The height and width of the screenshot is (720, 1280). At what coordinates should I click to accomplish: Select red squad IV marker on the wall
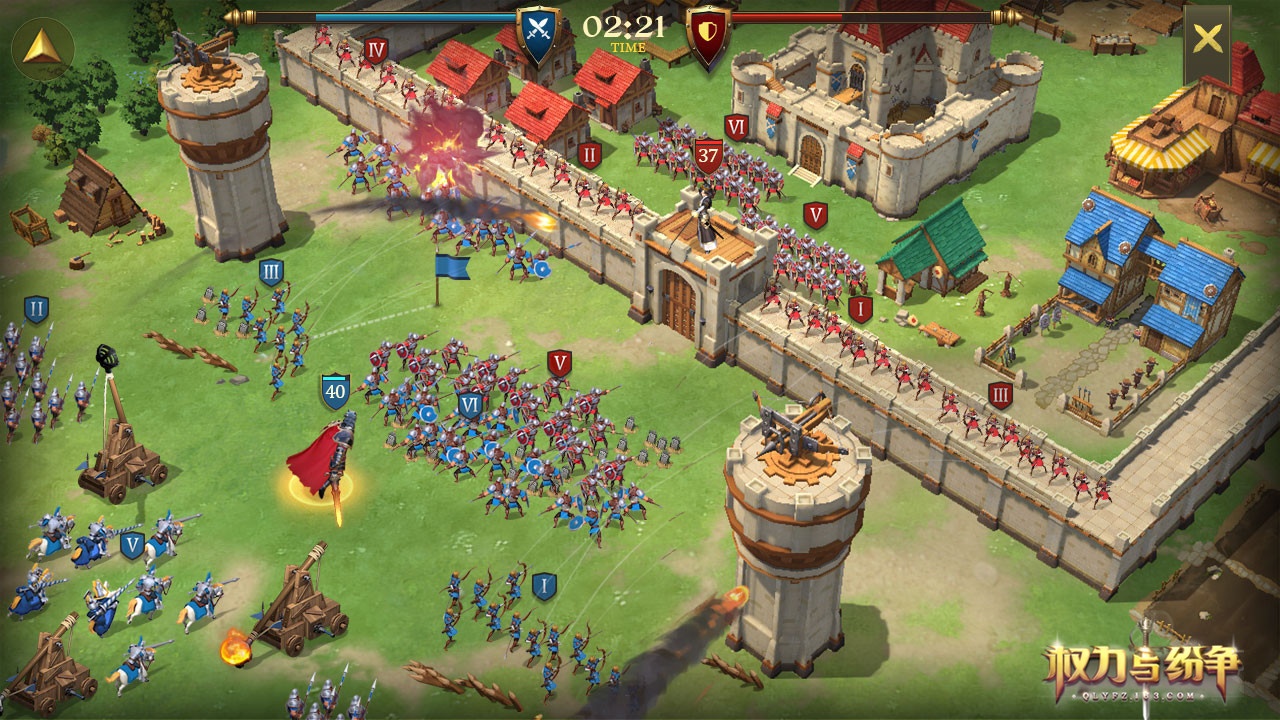[376, 50]
